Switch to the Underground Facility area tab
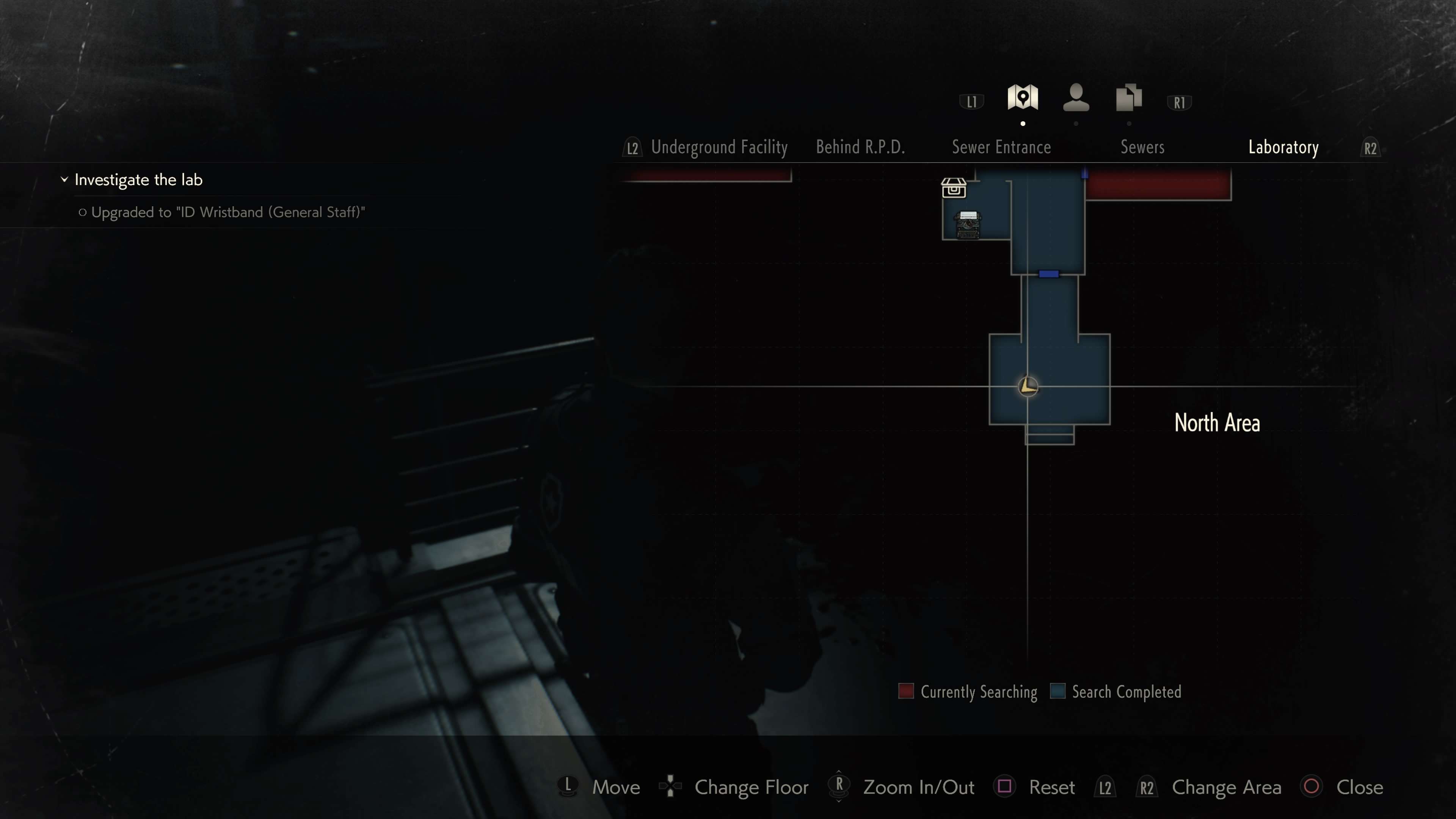 [719, 147]
